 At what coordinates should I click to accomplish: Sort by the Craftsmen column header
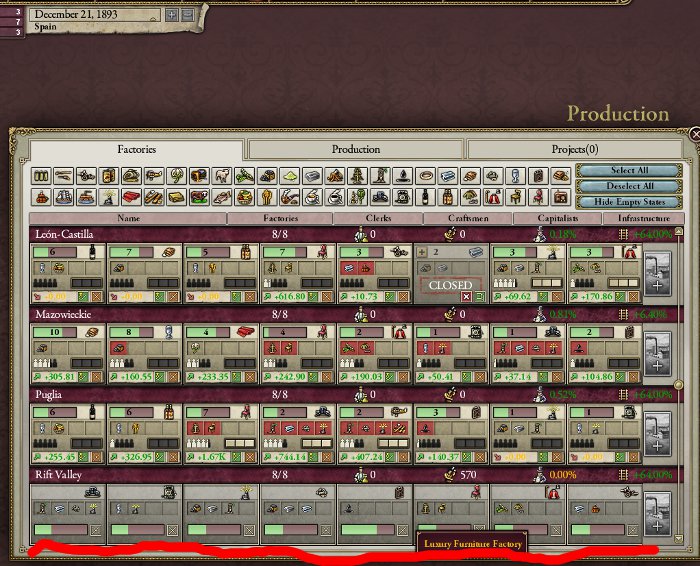click(x=468, y=217)
